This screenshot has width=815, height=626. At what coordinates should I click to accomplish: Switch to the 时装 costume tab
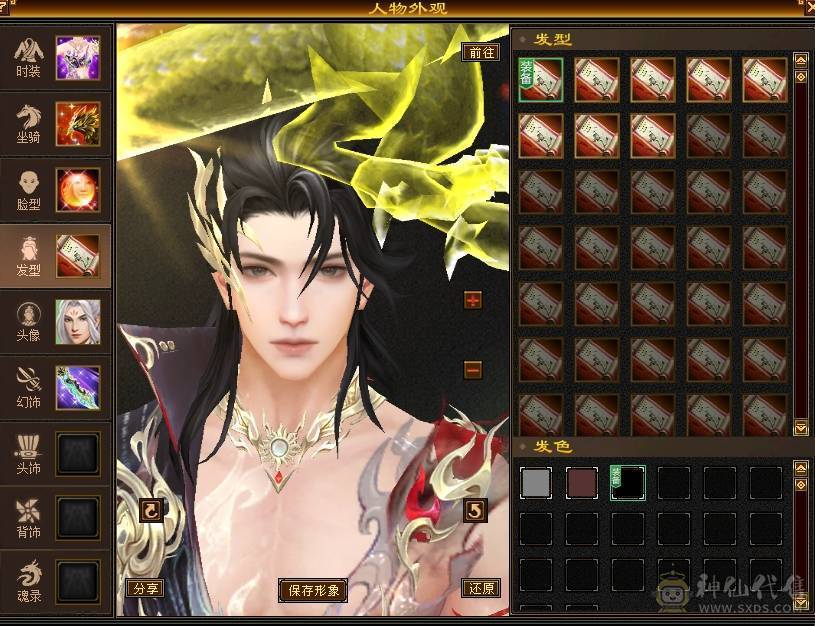[55, 57]
